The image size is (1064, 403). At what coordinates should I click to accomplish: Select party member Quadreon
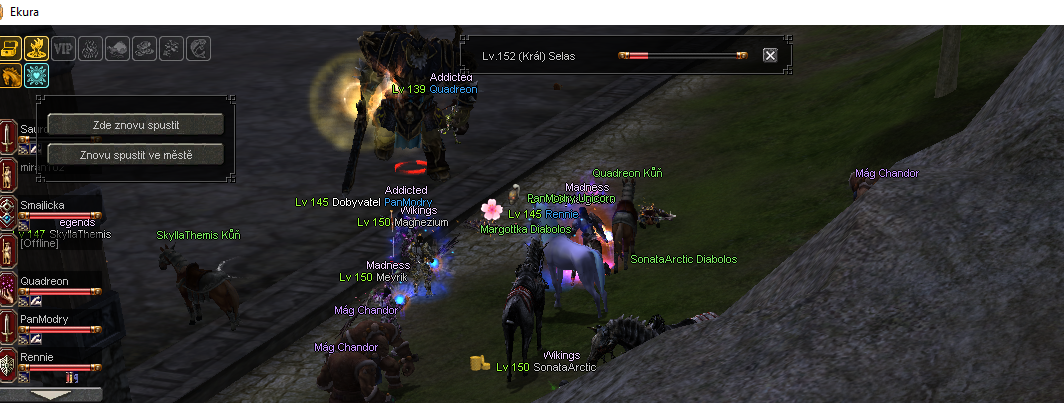pos(44,282)
